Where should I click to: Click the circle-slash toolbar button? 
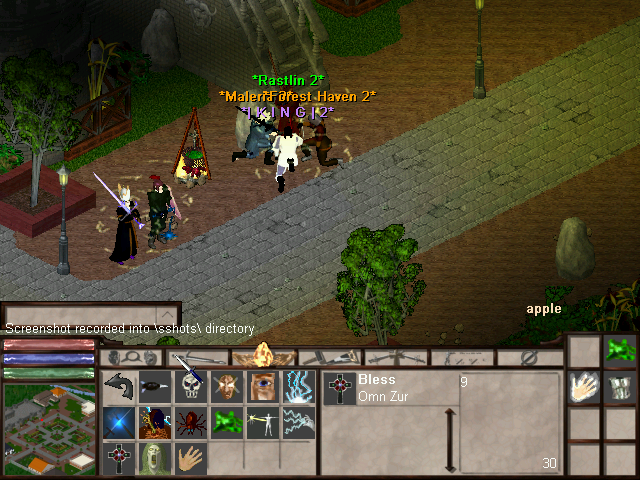point(530,357)
